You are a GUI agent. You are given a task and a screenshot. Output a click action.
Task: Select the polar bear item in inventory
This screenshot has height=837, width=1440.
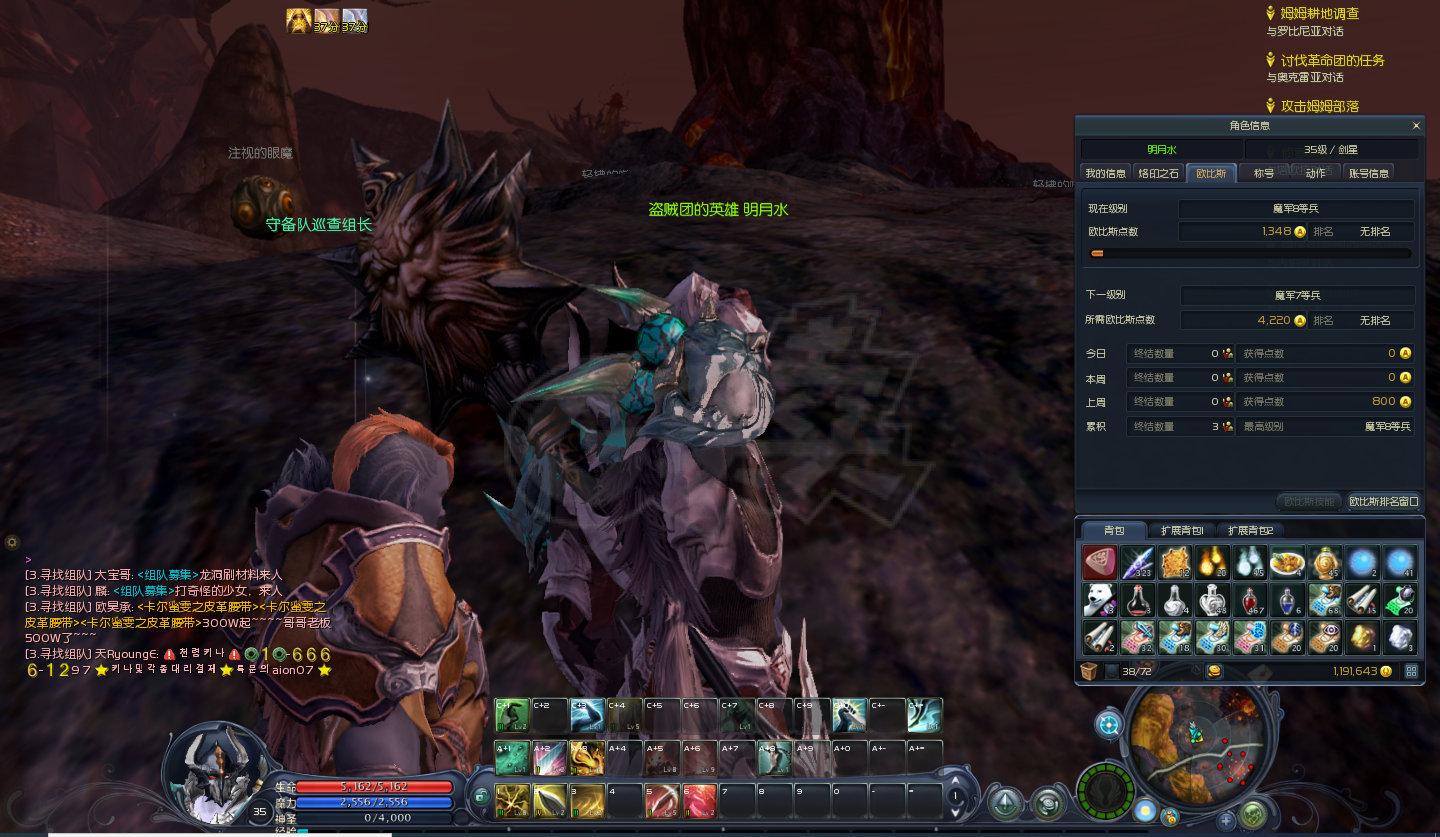coord(1099,600)
